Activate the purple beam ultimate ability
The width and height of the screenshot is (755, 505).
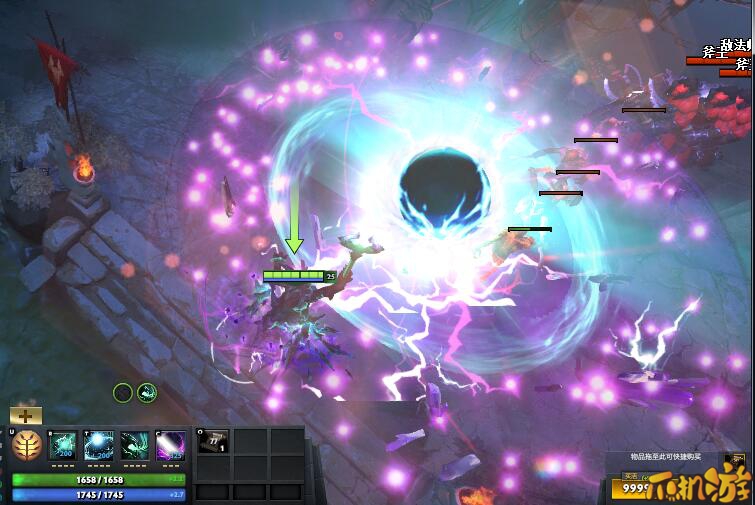(171, 445)
